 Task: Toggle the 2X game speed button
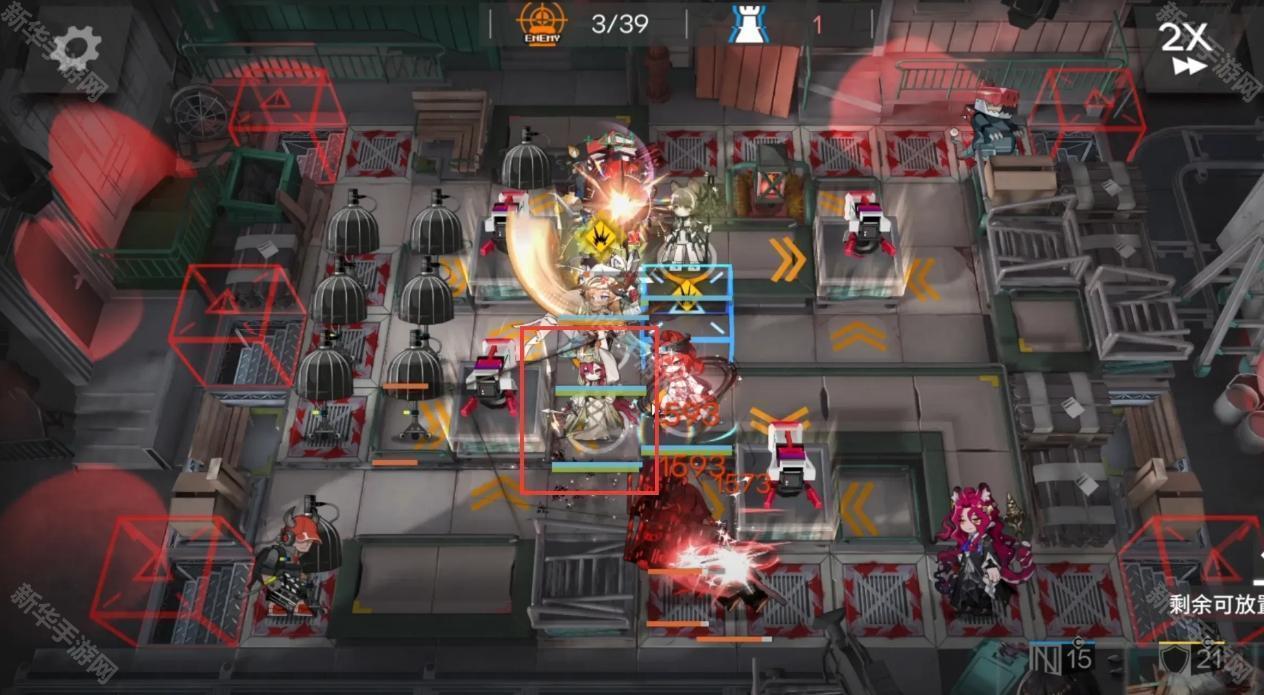(1187, 47)
